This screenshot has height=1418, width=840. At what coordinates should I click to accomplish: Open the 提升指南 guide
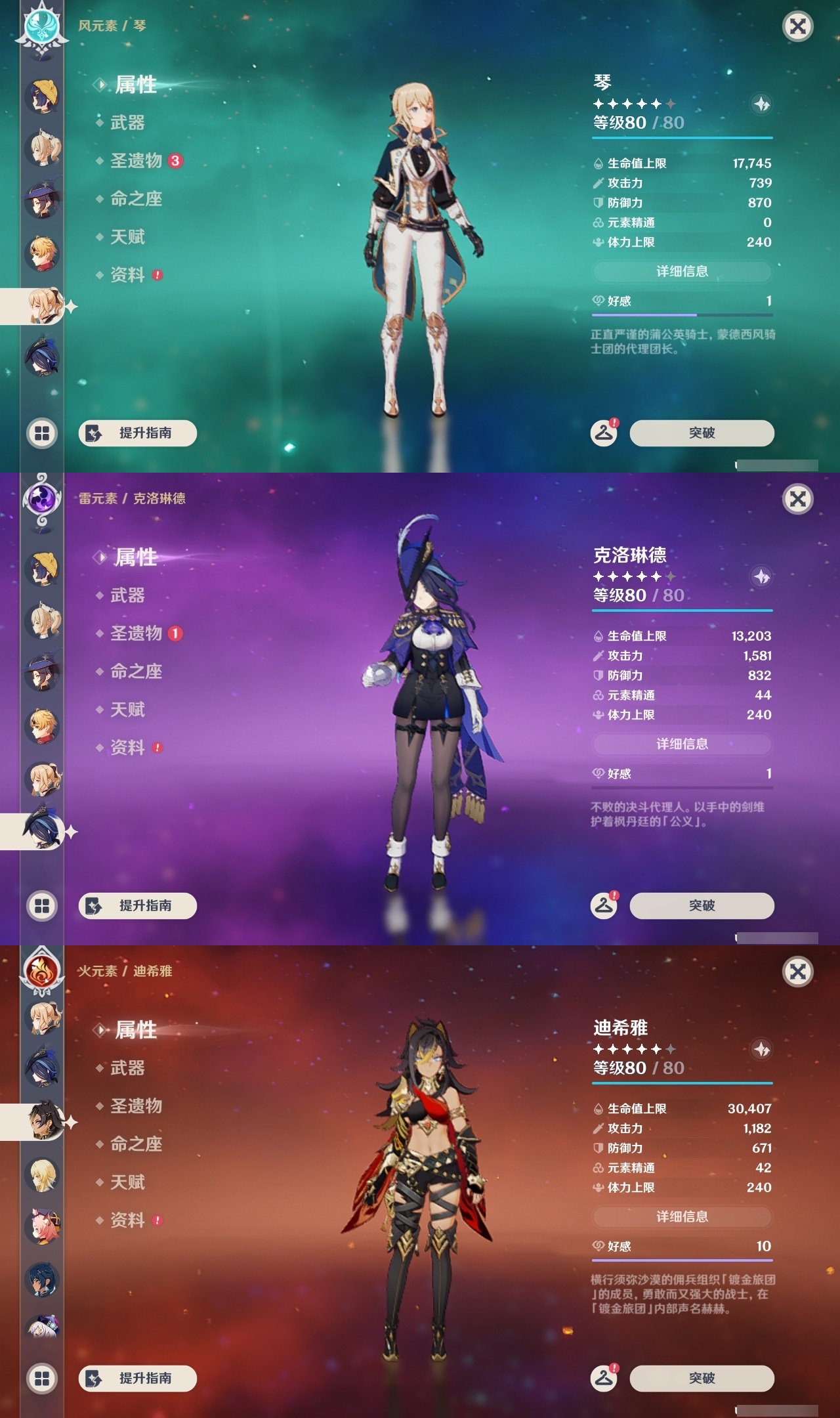[138, 433]
